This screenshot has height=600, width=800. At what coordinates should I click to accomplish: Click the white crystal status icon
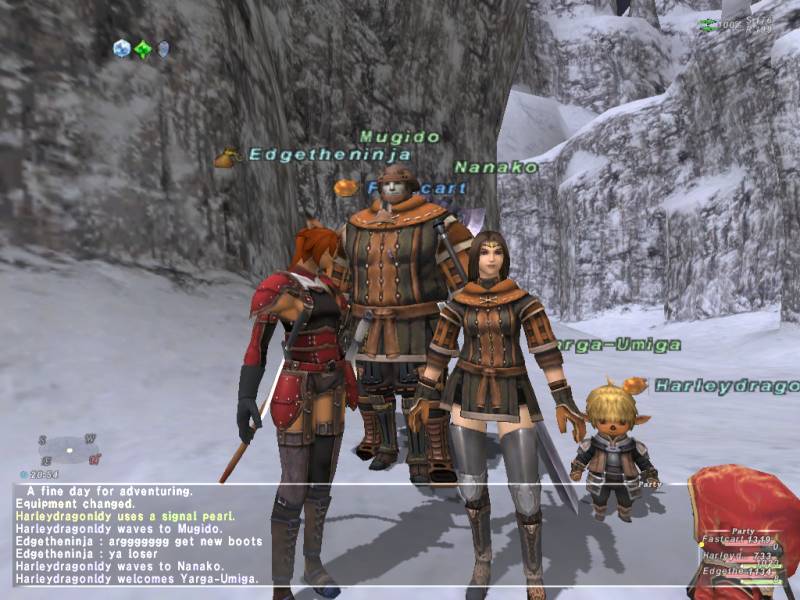point(122,48)
